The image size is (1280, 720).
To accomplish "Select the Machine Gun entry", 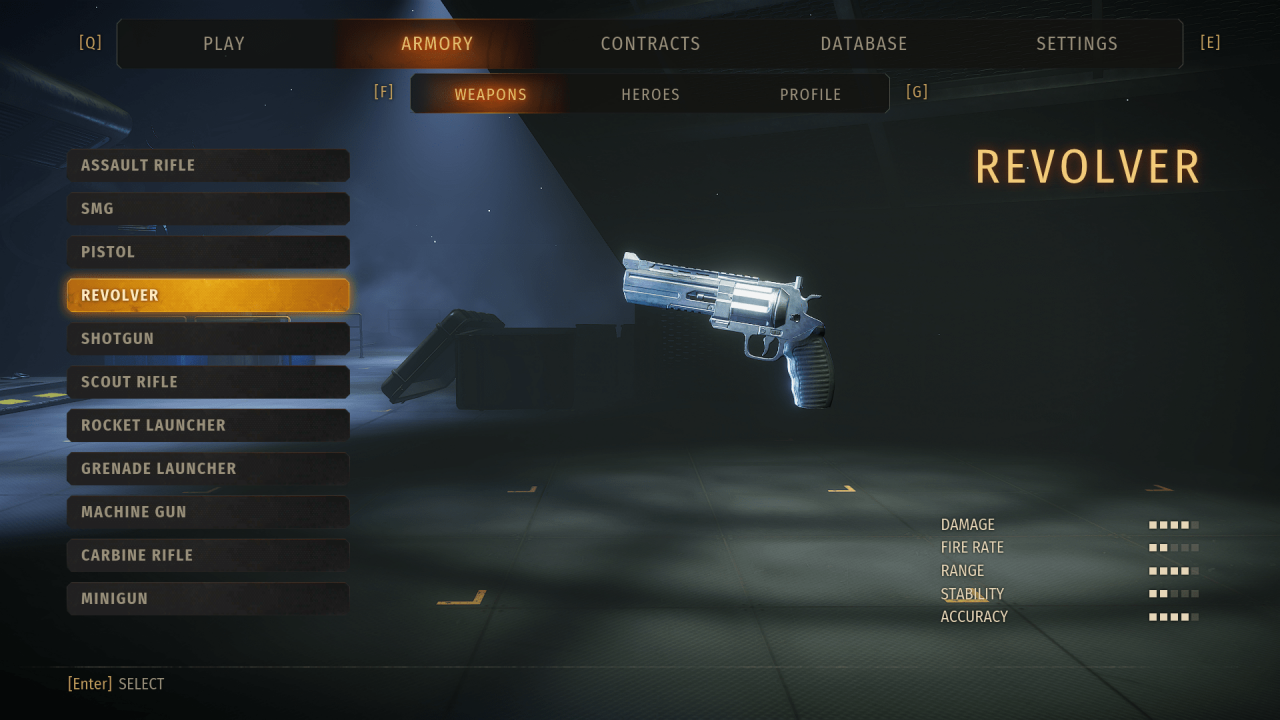I will [208, 512].
